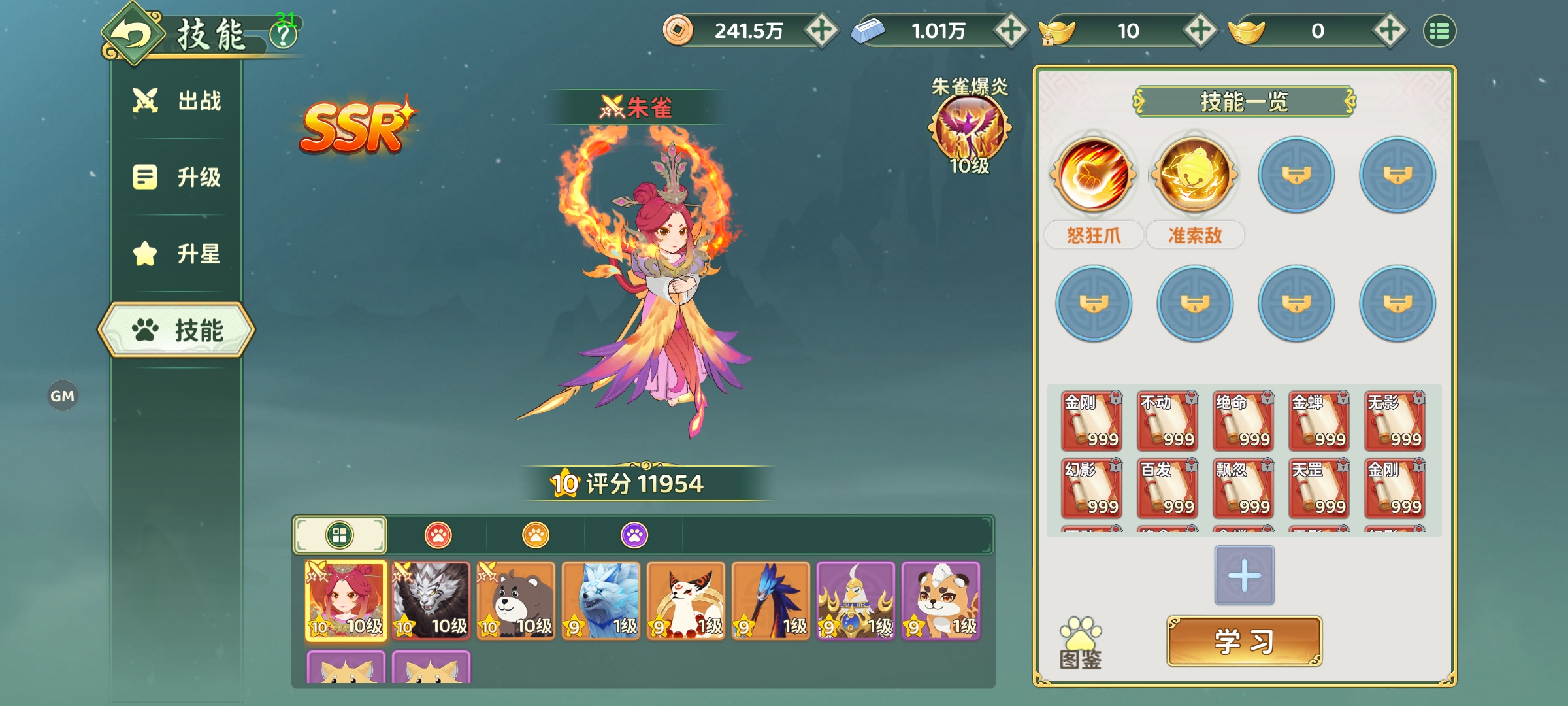Viewport: 1568px width, 706px height.
Task: Open the question mark help button
Action: (x=284, y=35)
